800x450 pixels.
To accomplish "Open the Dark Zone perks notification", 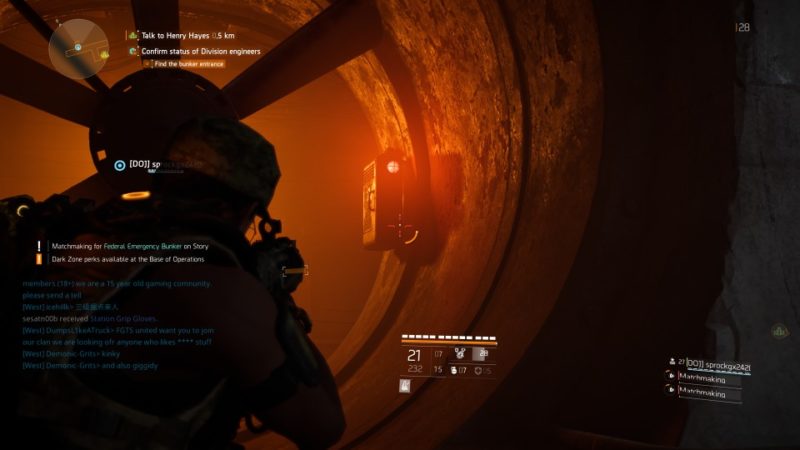I will click(x=127, y=259).
